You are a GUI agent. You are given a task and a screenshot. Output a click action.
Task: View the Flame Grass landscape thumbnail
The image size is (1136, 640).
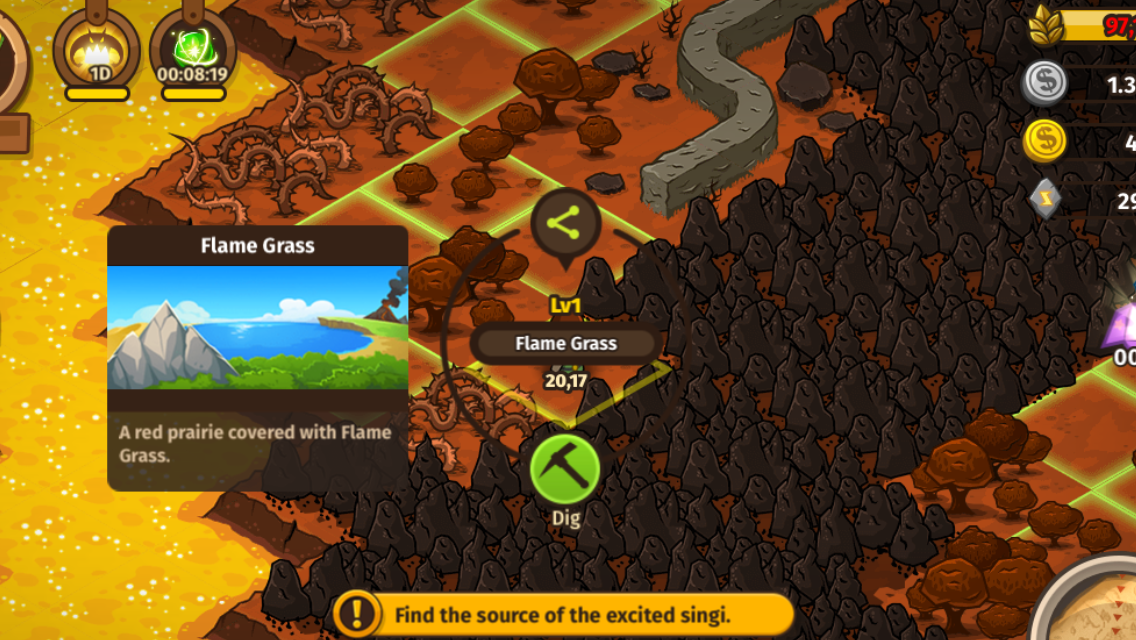[257, 327]
